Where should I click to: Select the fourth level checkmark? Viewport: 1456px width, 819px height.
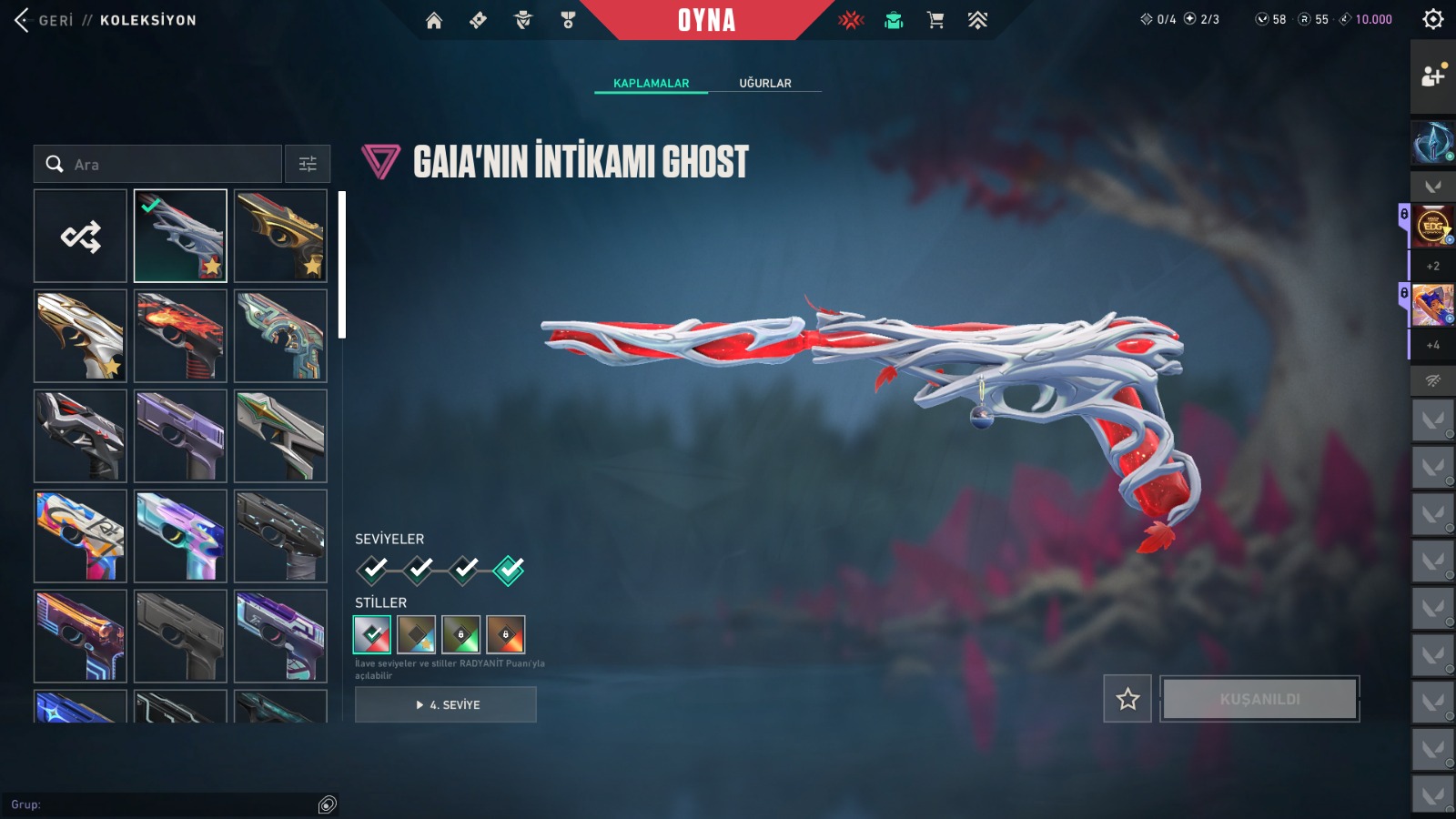coord(509,570)
